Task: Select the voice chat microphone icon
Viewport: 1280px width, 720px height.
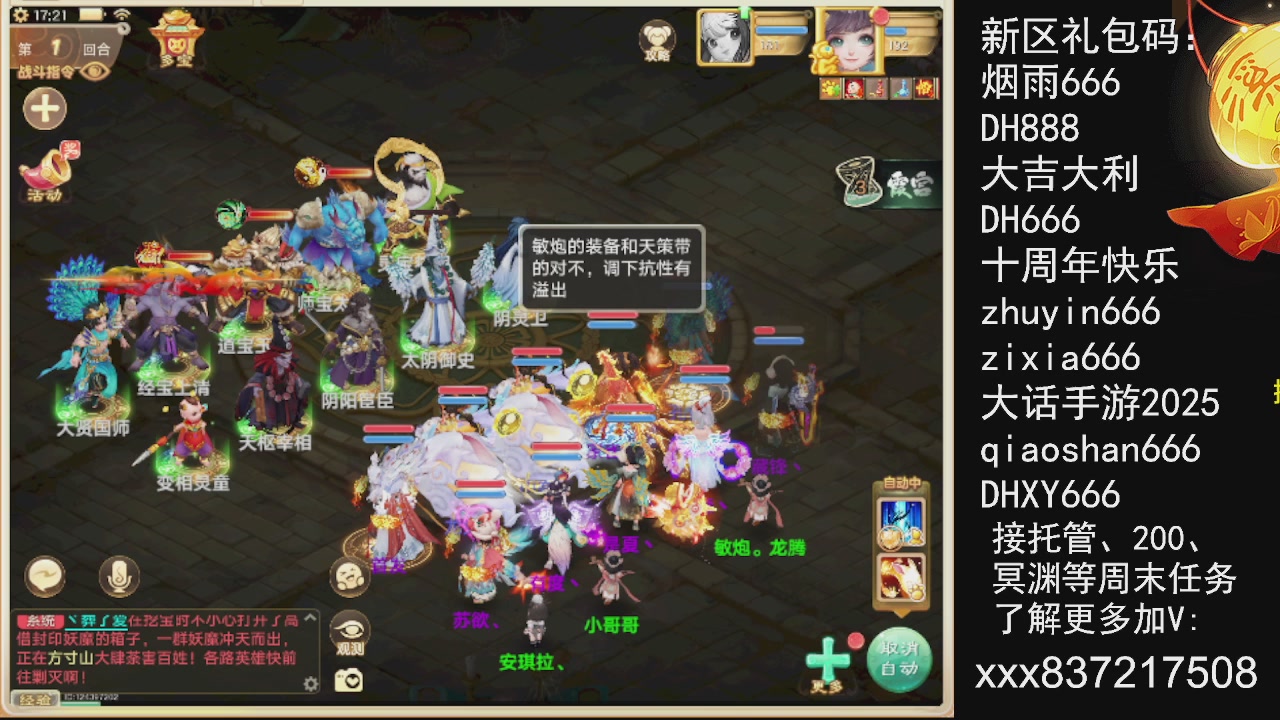Action: [x=118, y=577]
